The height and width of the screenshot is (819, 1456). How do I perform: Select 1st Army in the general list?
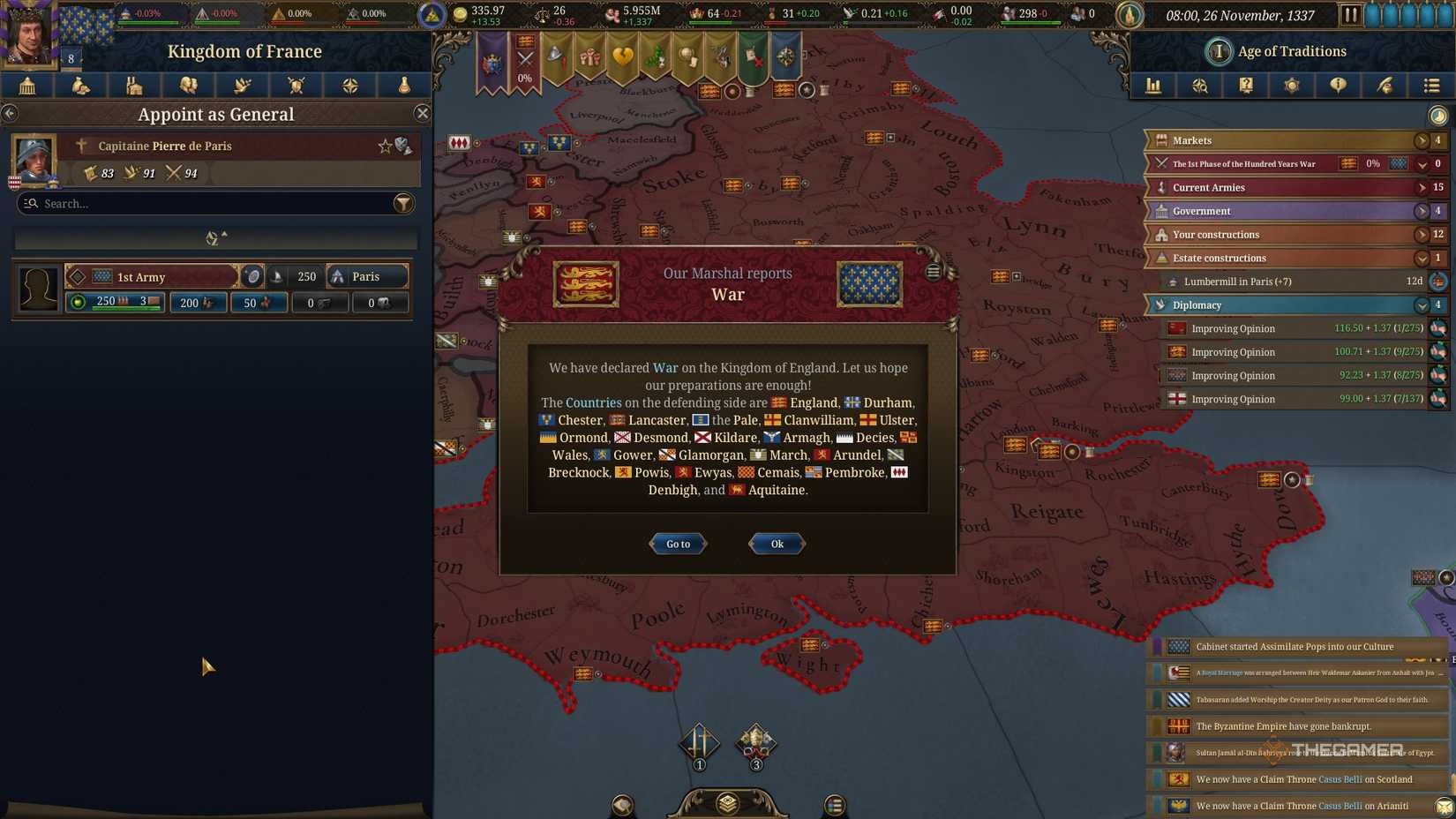[150, 276]
